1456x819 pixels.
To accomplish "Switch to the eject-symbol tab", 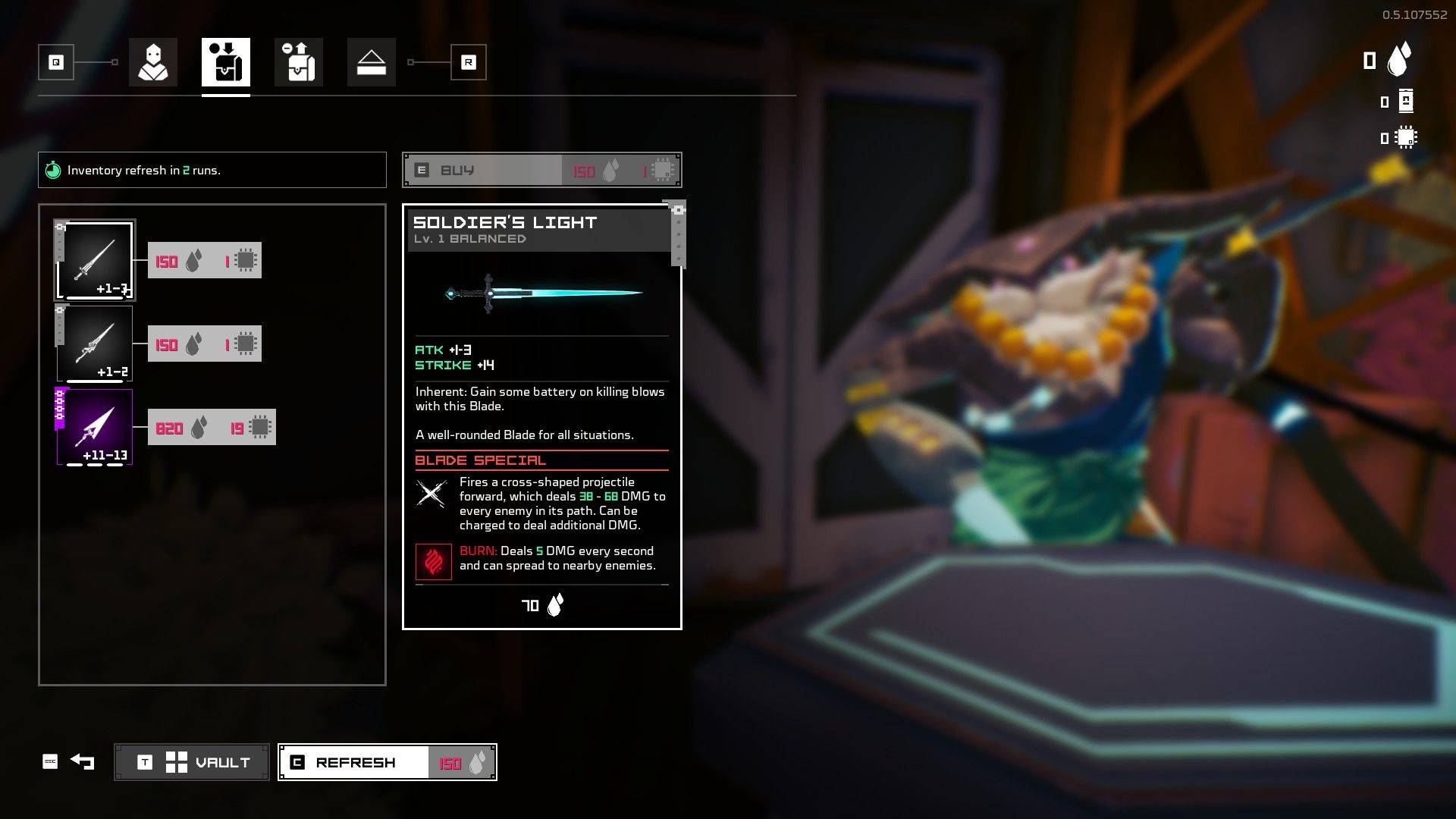I will (x=372, y=62).
